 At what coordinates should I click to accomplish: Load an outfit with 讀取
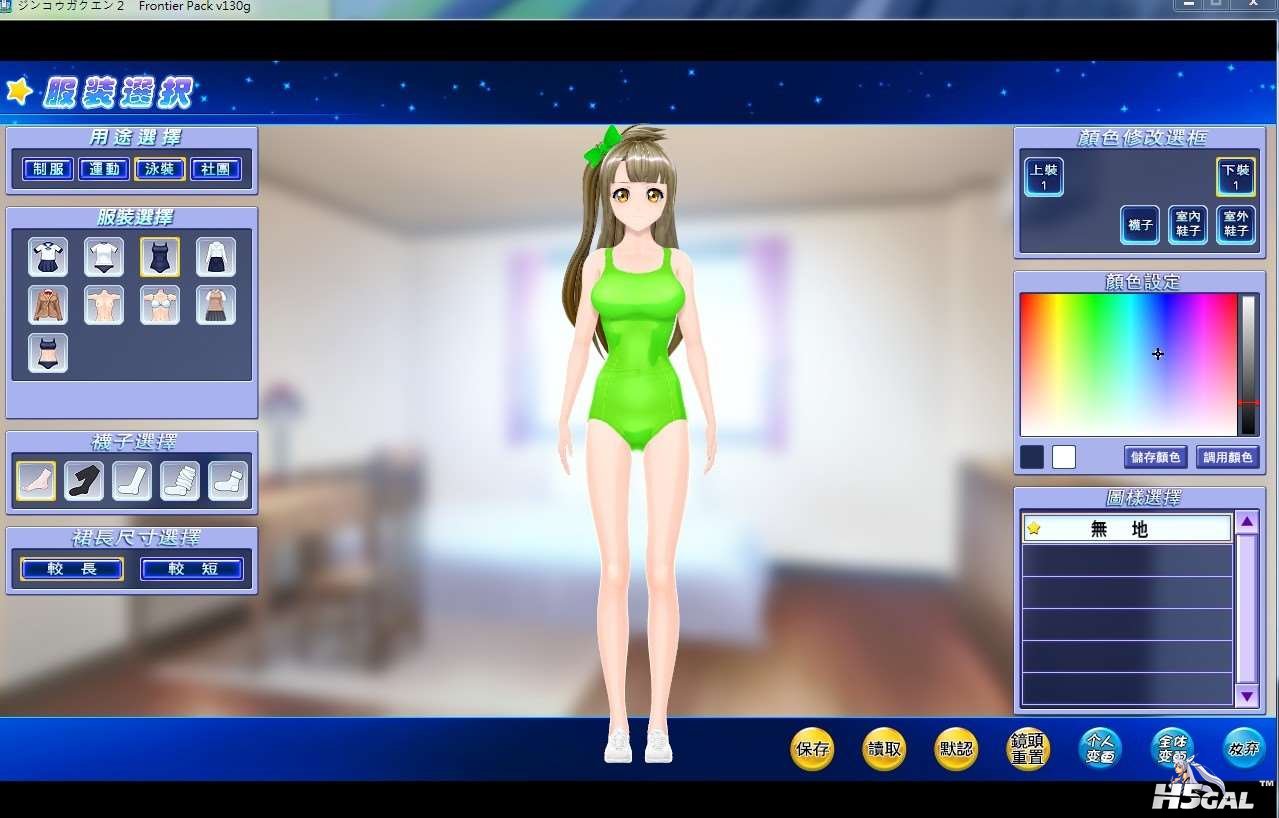point(884,748)
